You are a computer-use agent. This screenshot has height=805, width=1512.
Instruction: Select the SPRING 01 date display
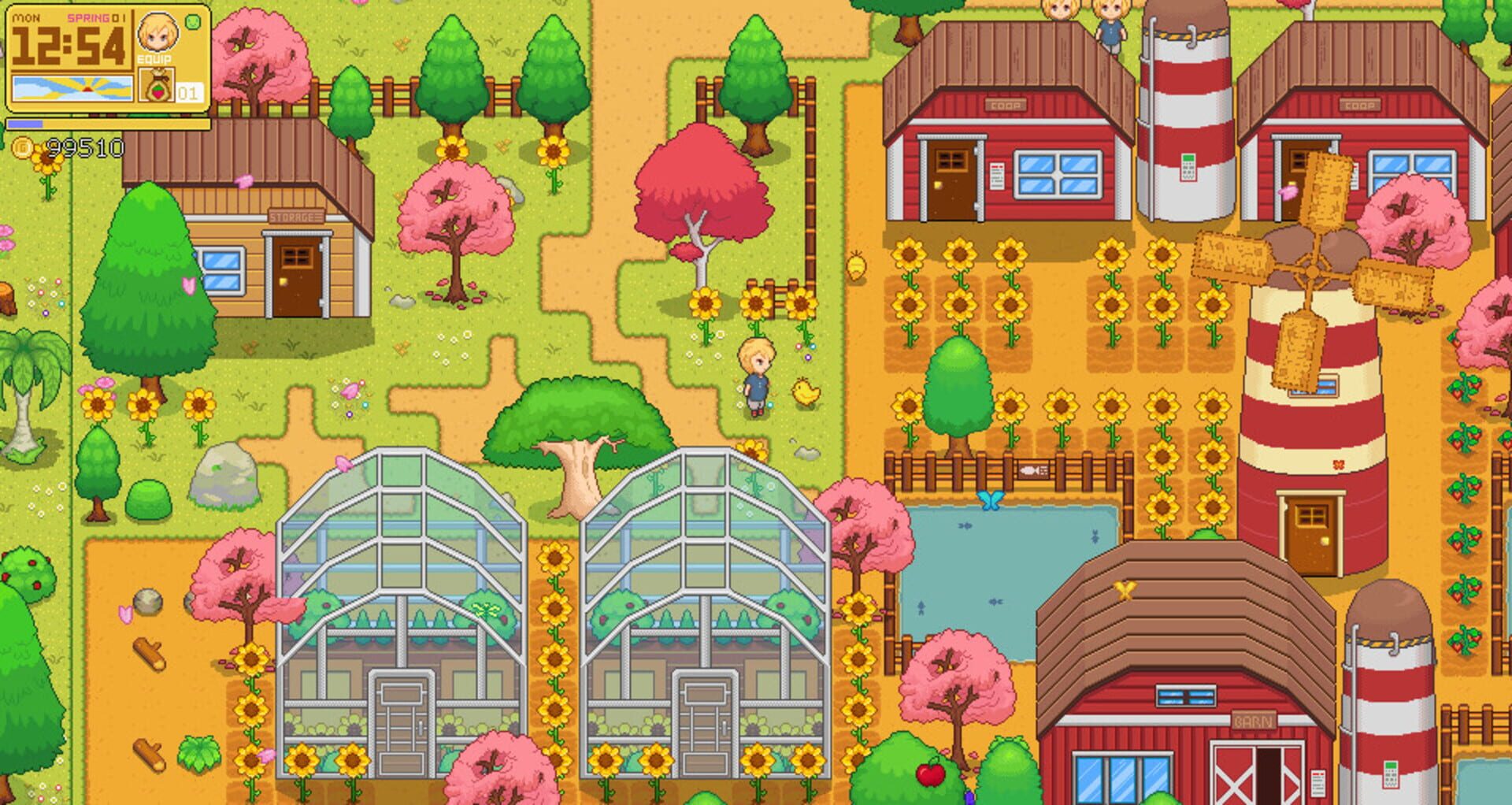point(96,18)
